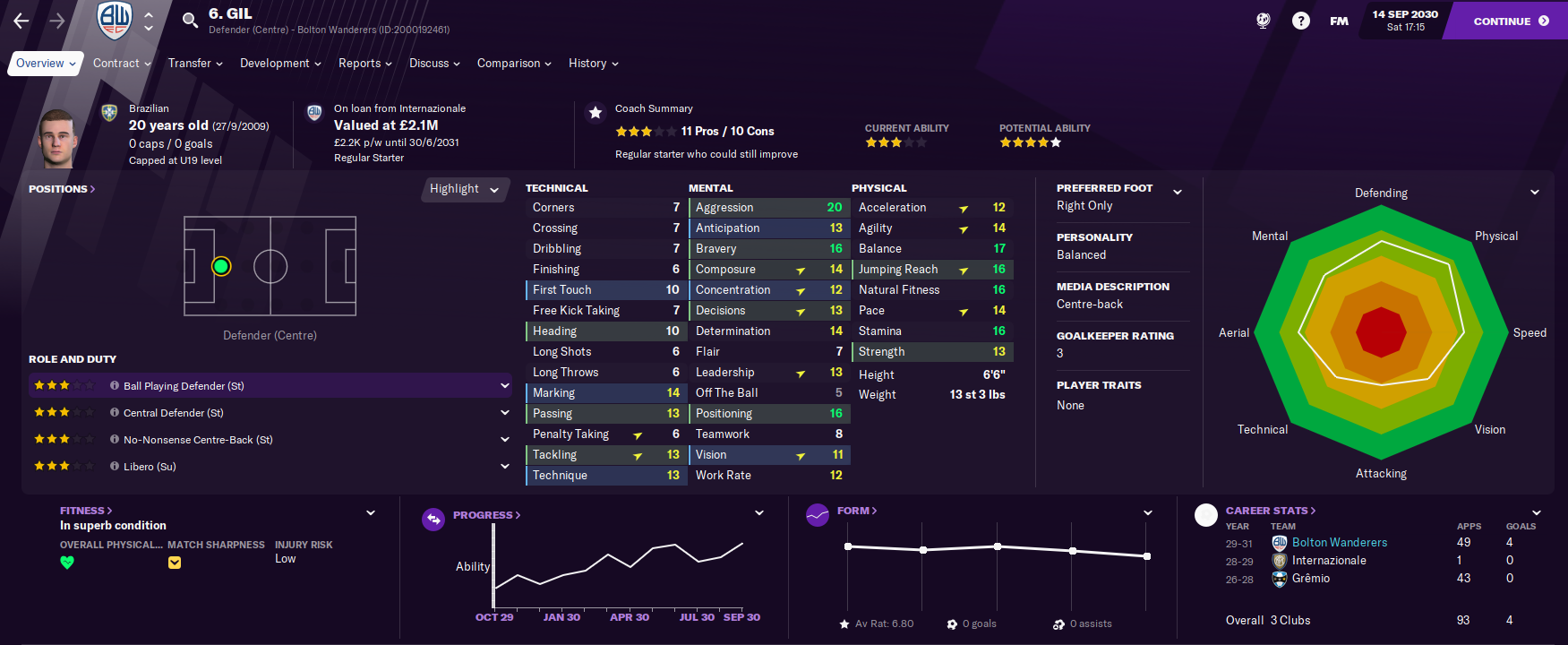Open the Transfer menu

point(195,64)
